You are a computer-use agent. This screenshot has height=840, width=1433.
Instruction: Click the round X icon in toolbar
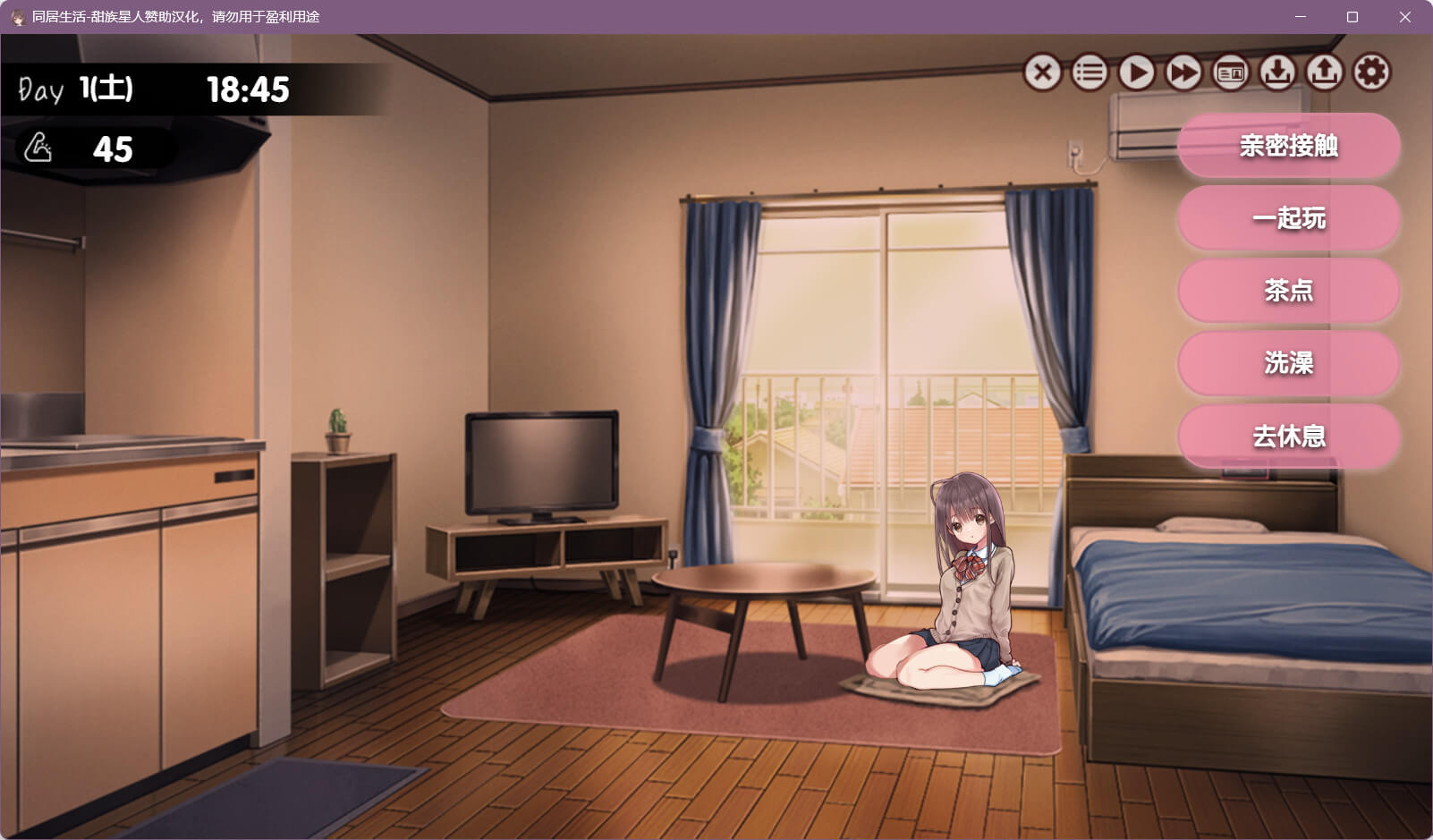coord(1042,72)
